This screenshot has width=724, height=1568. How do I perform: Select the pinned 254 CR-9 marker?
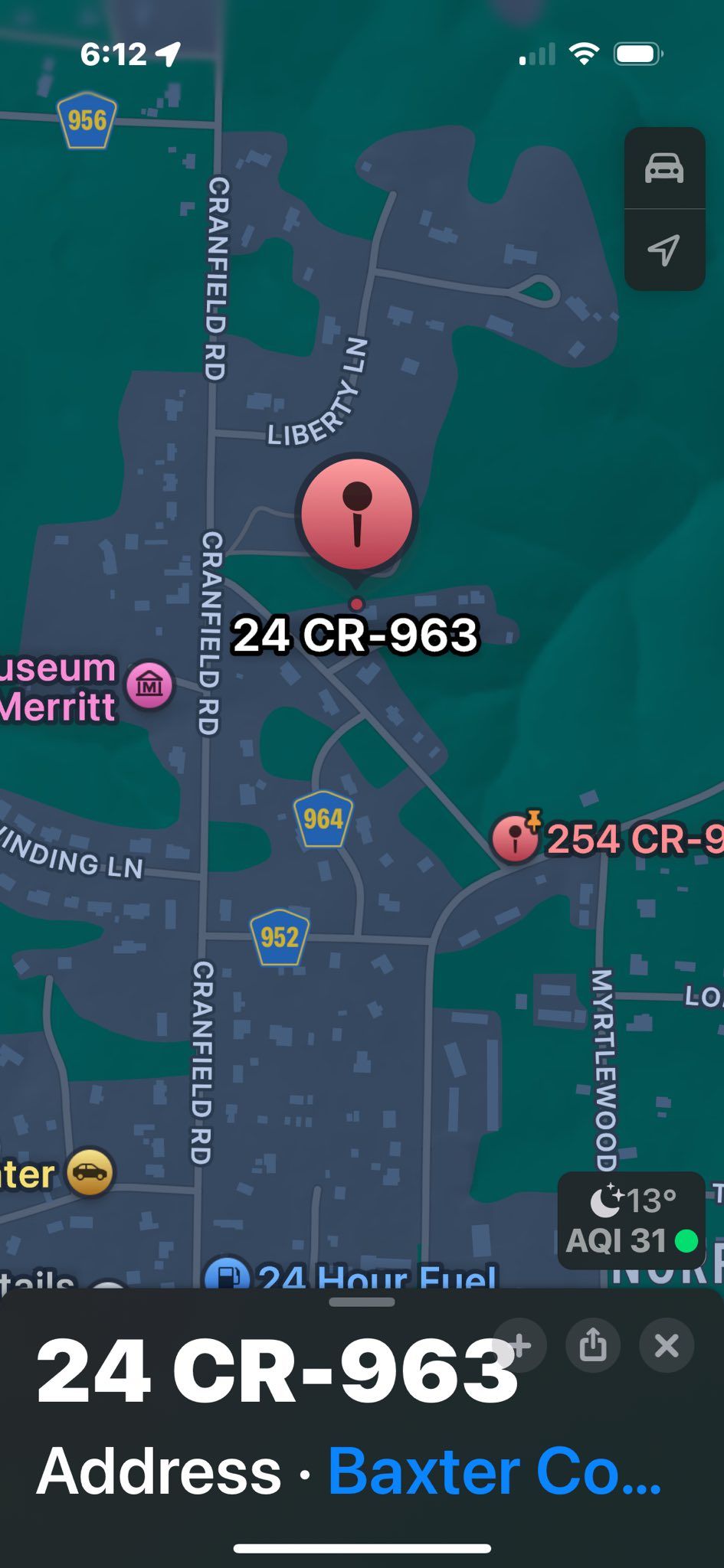pos(515,838)
